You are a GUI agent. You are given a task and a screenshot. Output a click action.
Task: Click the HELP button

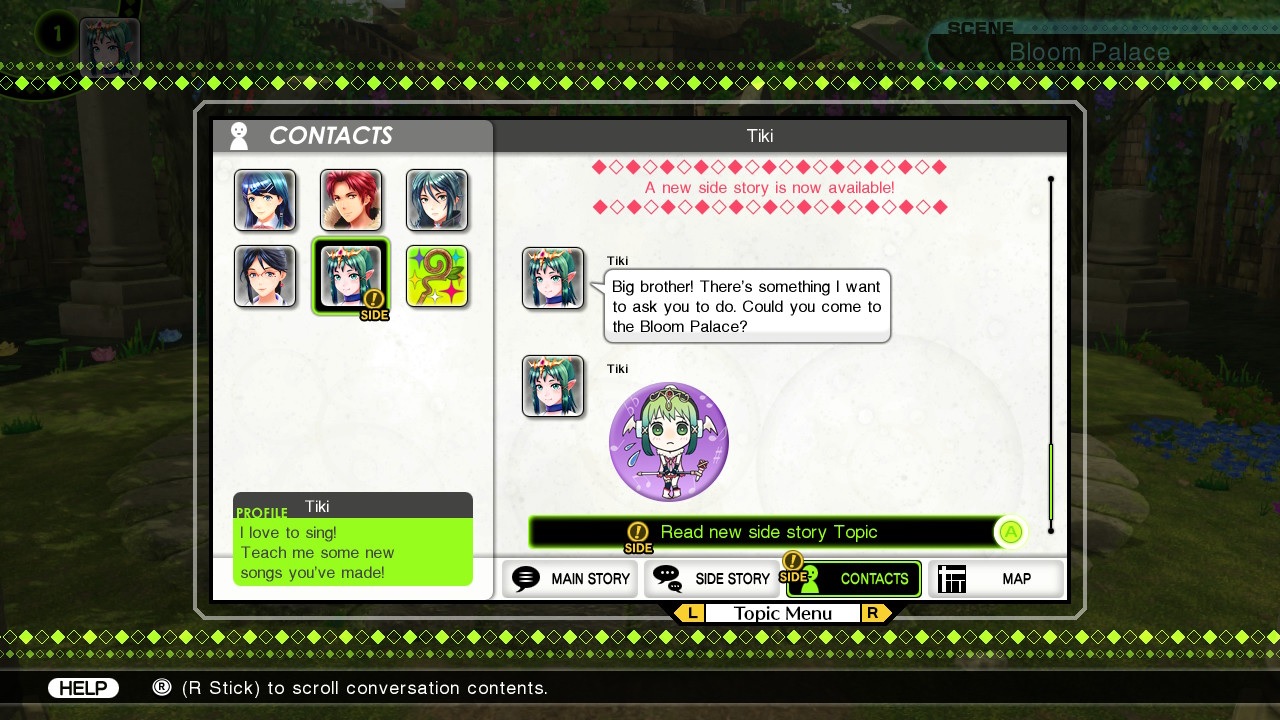(x=83, y=687)
